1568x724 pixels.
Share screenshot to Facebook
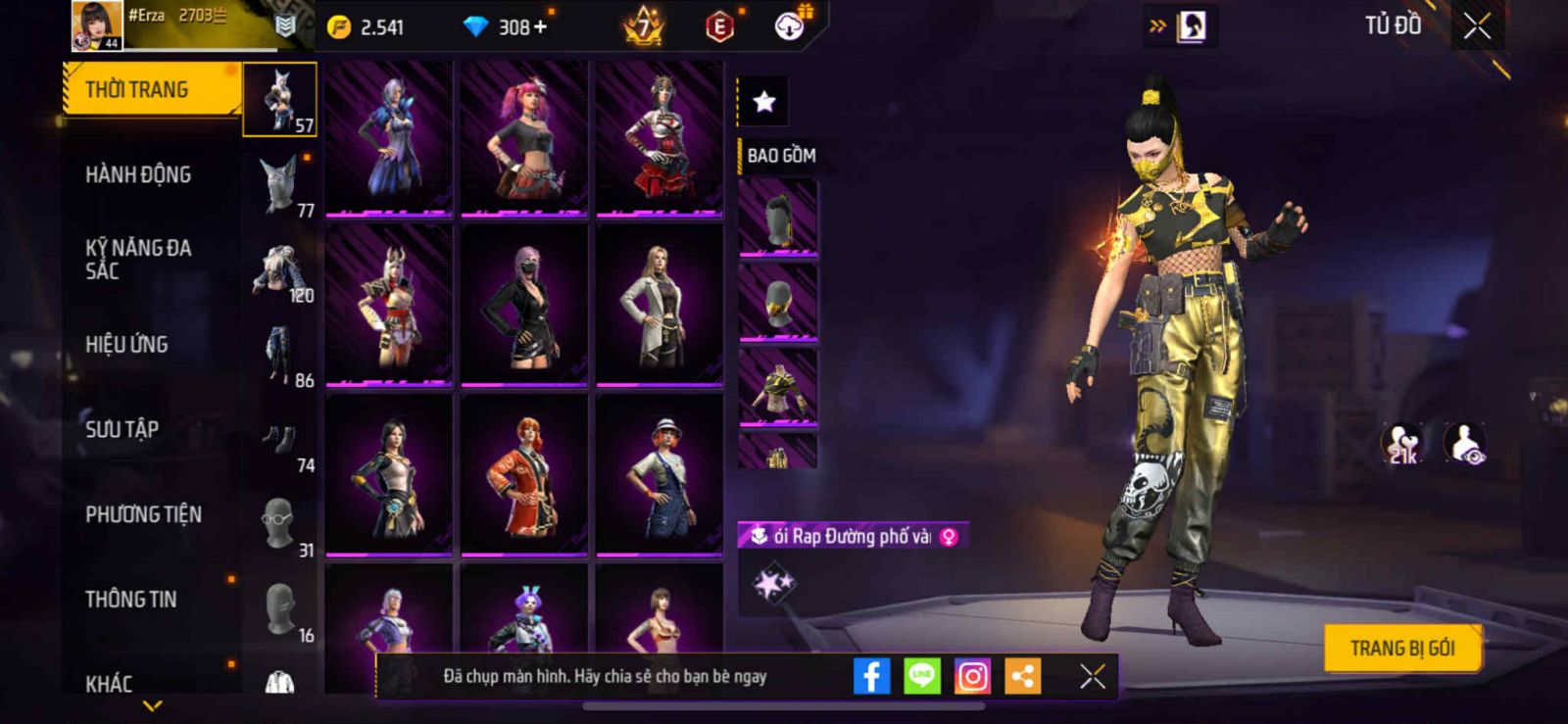[x=871, y=676]
